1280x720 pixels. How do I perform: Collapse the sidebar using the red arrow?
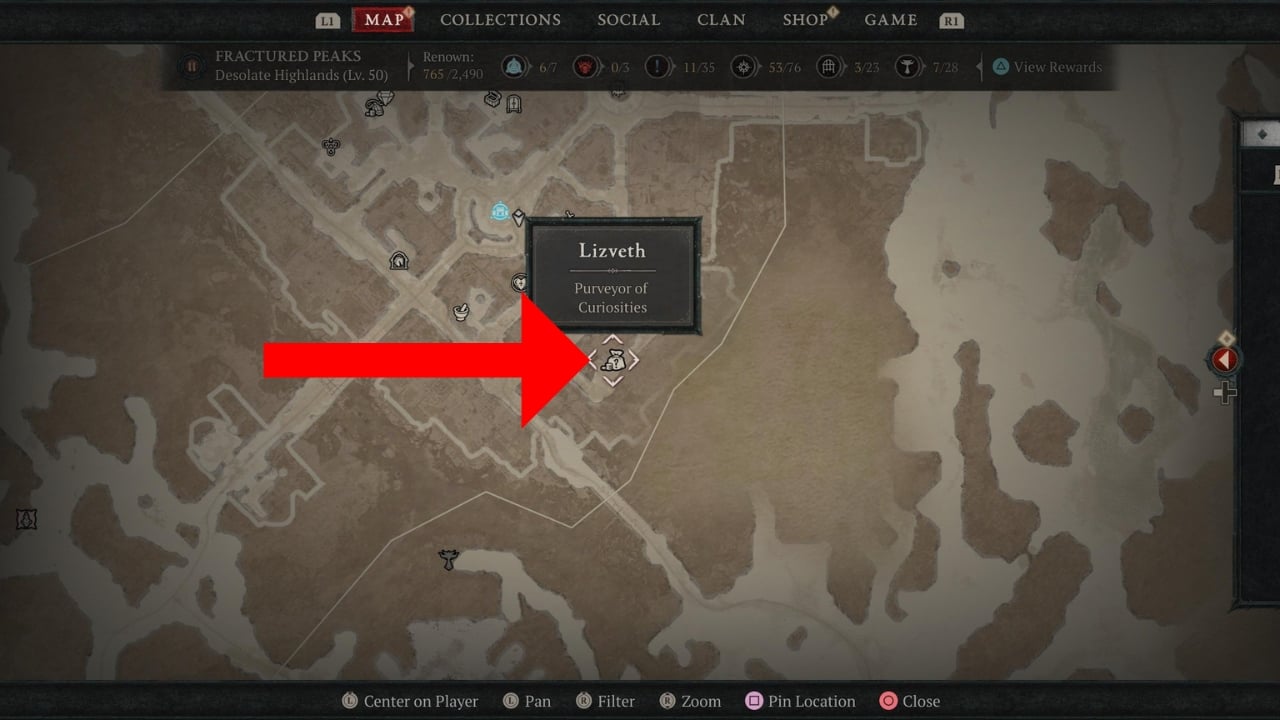click(1226, 360)
